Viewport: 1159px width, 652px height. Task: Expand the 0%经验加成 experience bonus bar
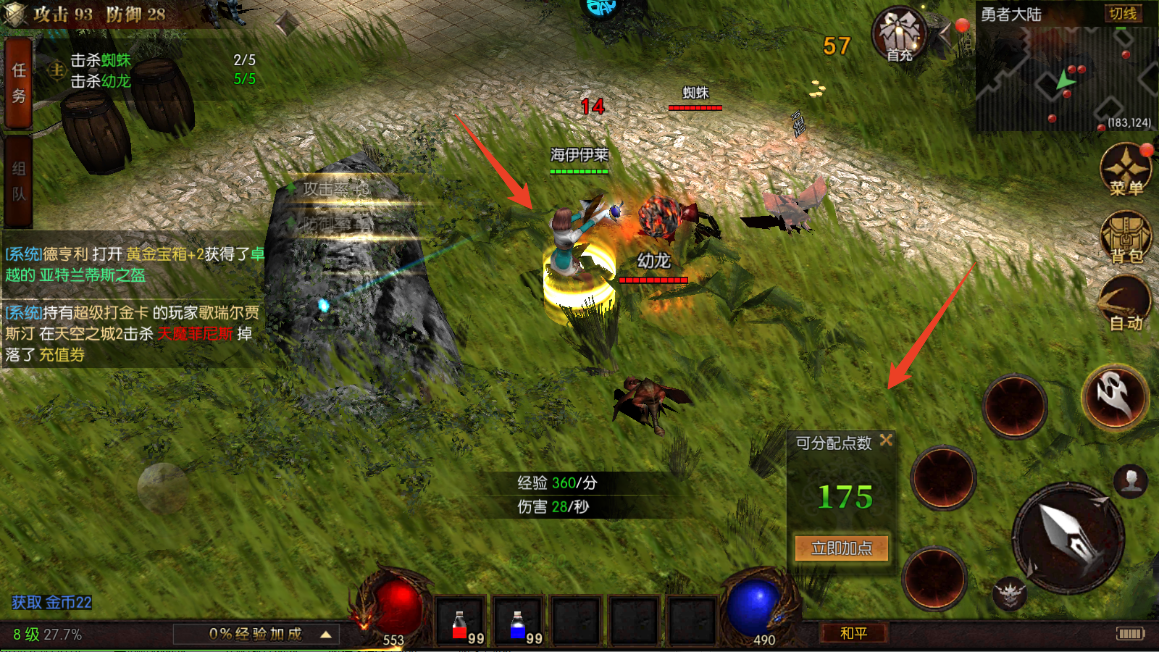tap(255, 634)
